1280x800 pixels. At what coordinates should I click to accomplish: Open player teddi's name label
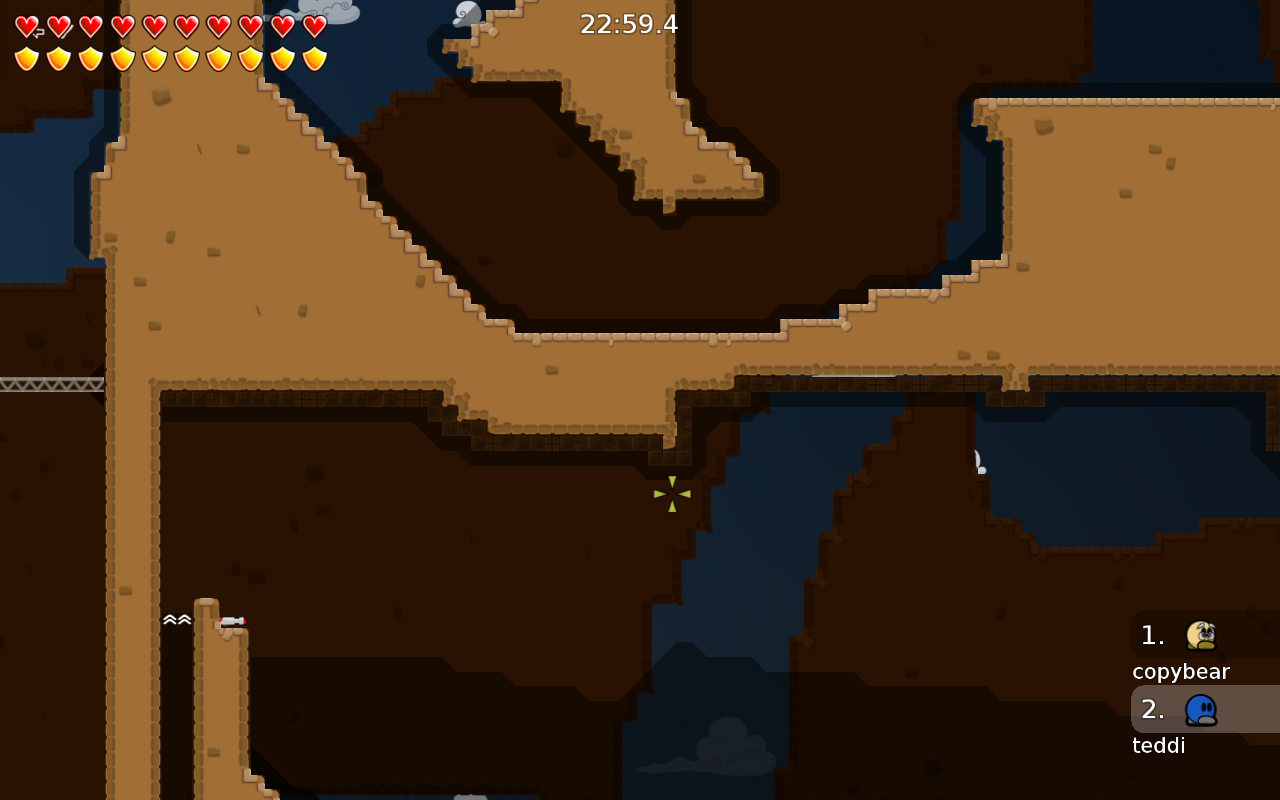tap(1158, 745)
